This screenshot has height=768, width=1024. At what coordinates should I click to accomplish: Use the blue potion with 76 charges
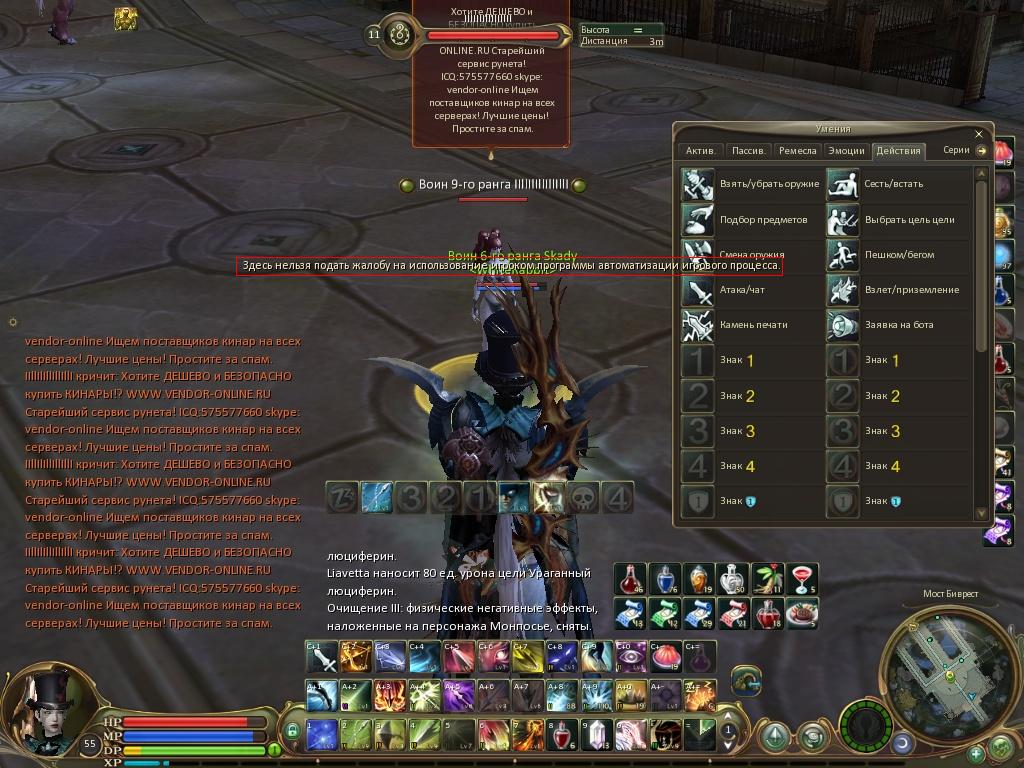[664, 578]
